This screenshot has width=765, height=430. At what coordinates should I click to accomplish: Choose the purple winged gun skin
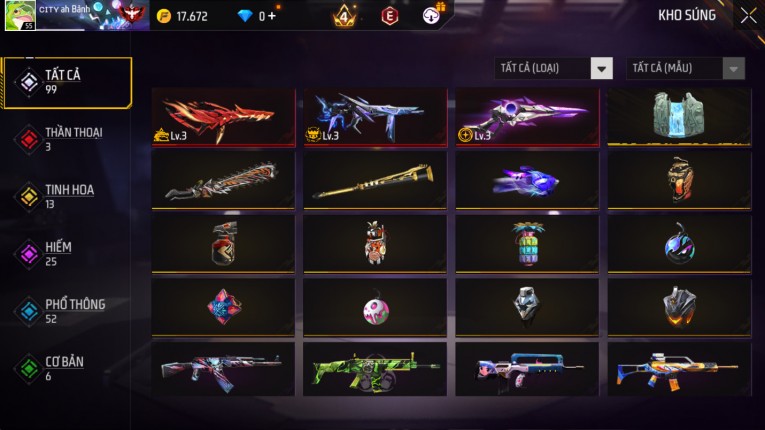point(527,118)
